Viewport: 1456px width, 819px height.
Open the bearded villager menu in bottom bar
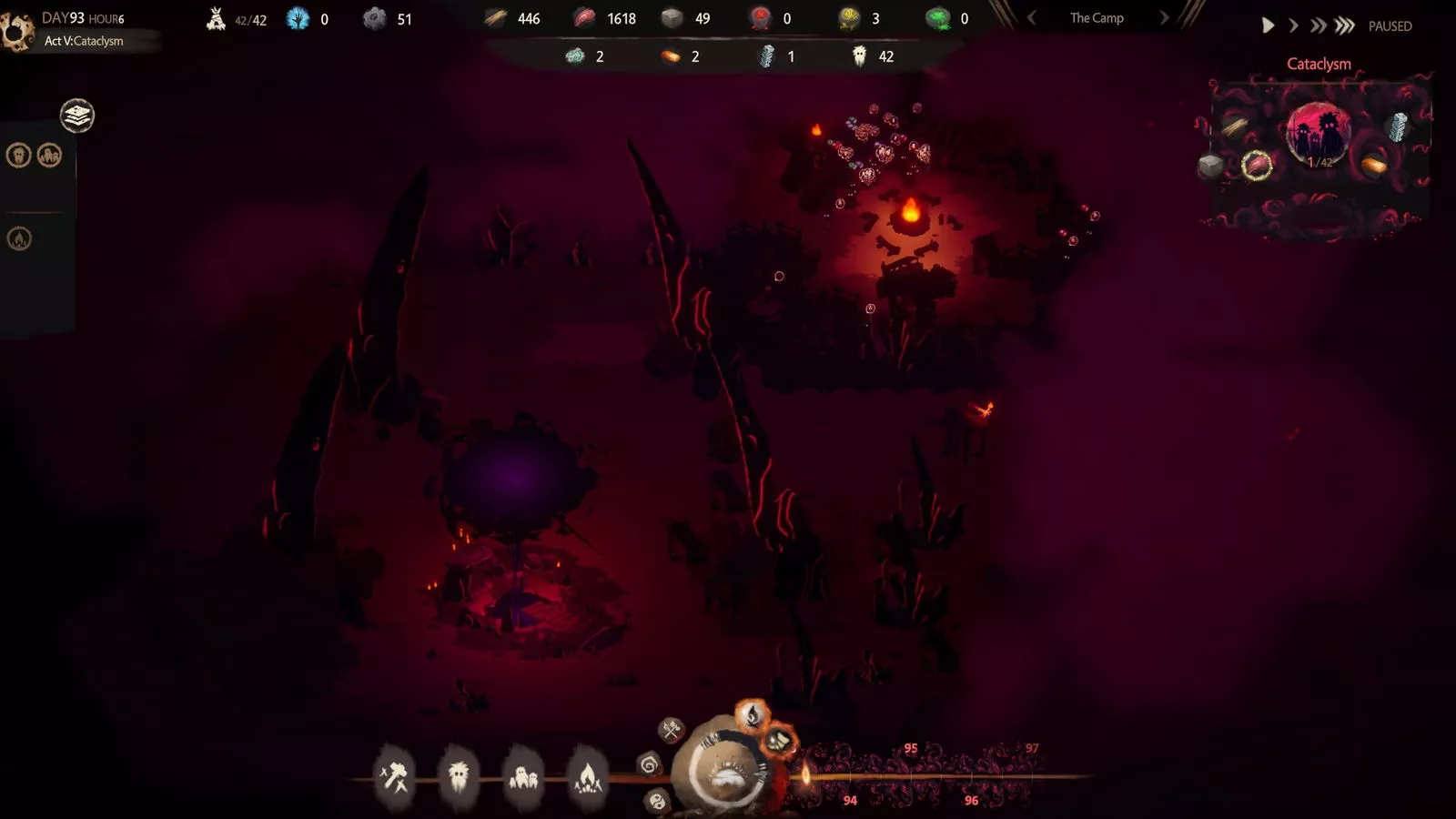coord(459,777)
